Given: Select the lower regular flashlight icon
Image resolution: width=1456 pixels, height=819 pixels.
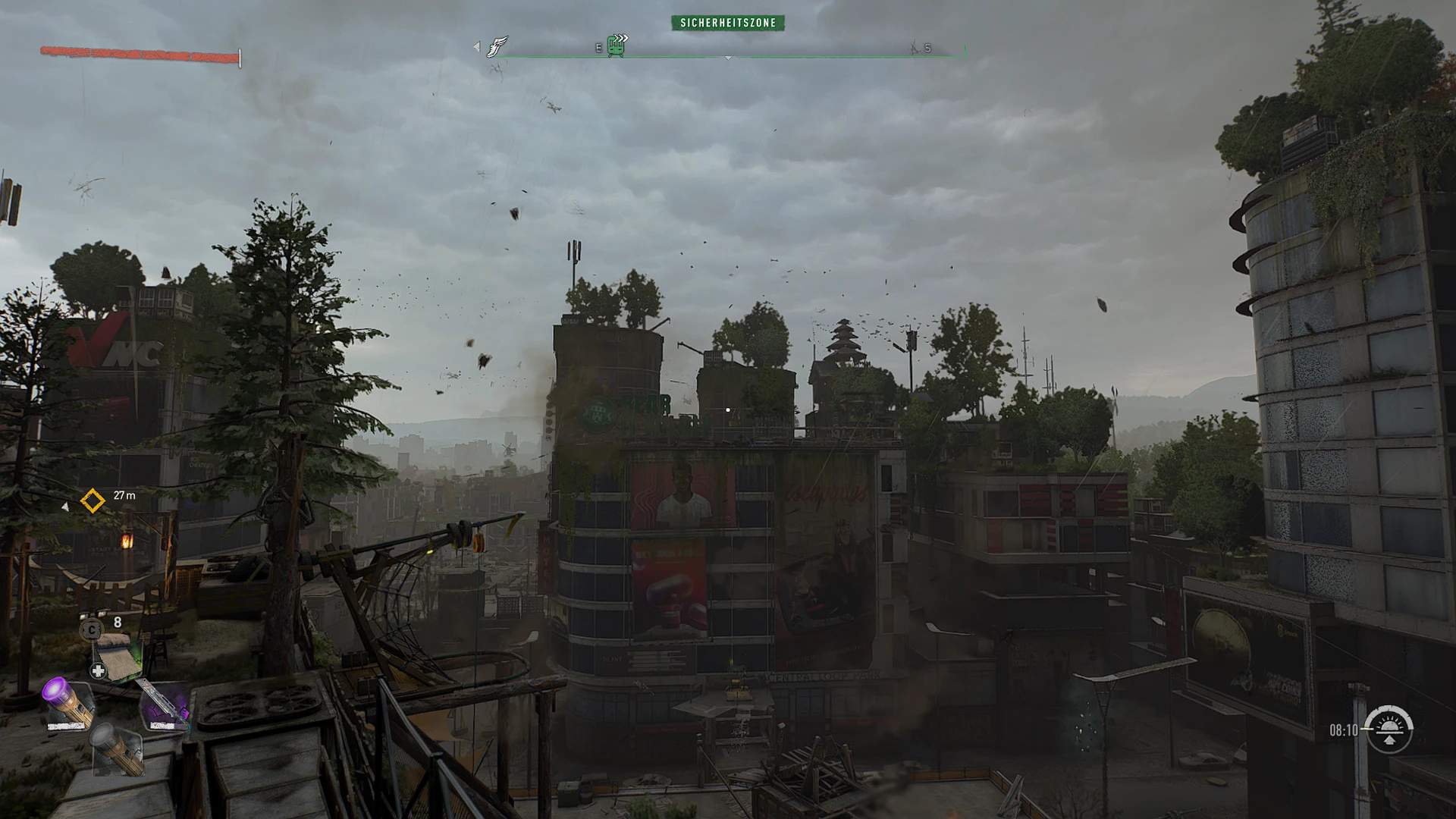Looking at the screenshot, I should tap(117, 750).
